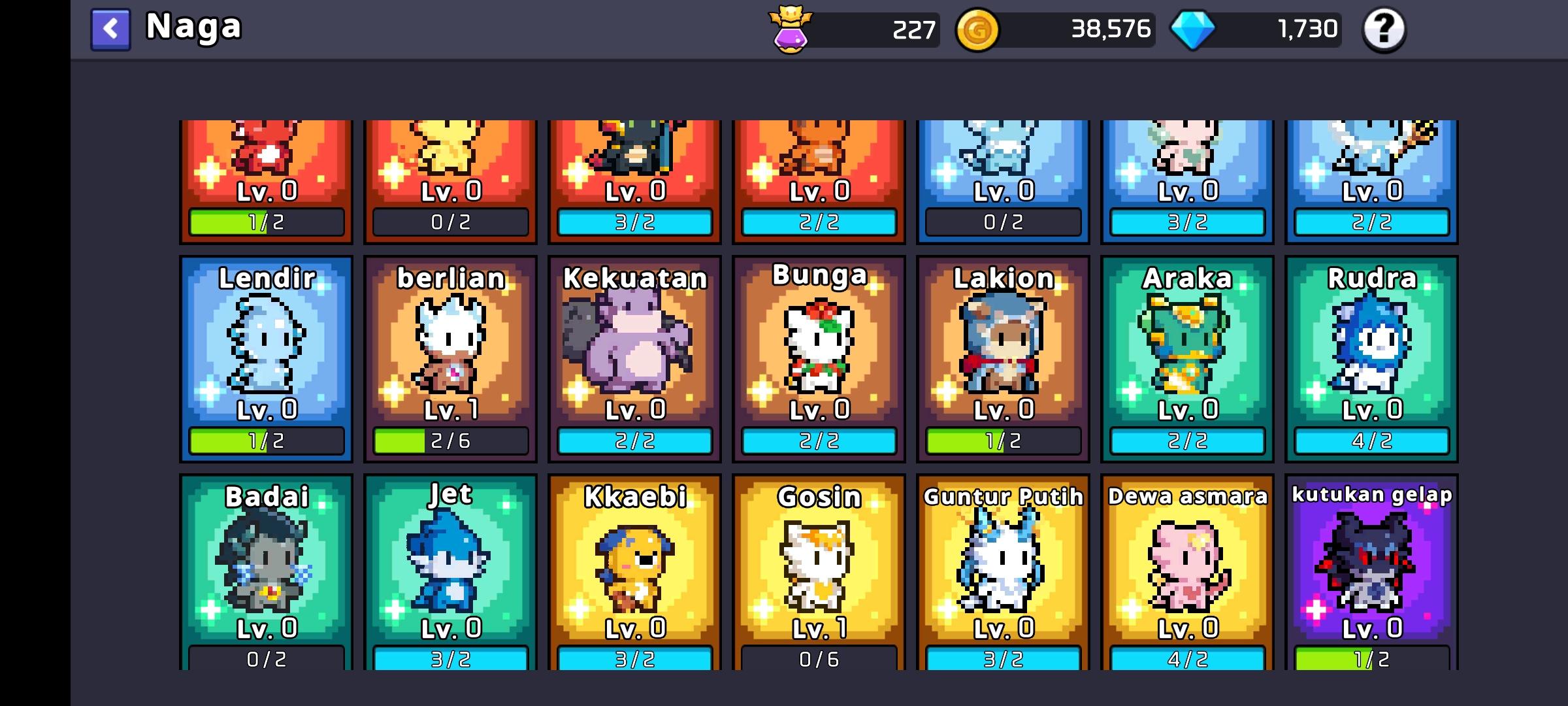Select the Lakion dragon
Screen dimensions: 1568x706
[x=1003, y=356]
